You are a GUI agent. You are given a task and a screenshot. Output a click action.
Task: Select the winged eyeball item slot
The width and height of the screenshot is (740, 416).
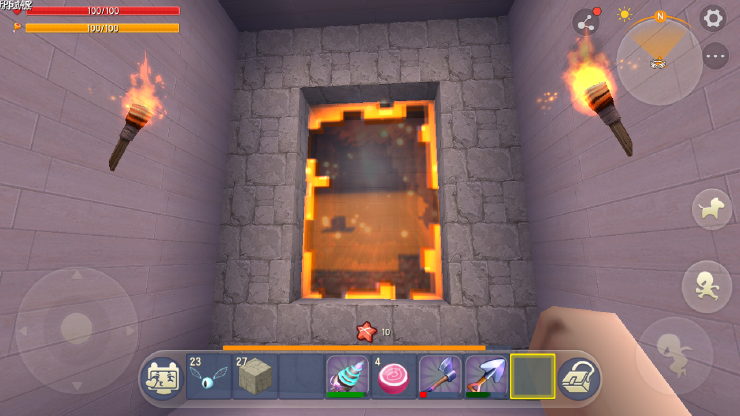coord(208,376)
